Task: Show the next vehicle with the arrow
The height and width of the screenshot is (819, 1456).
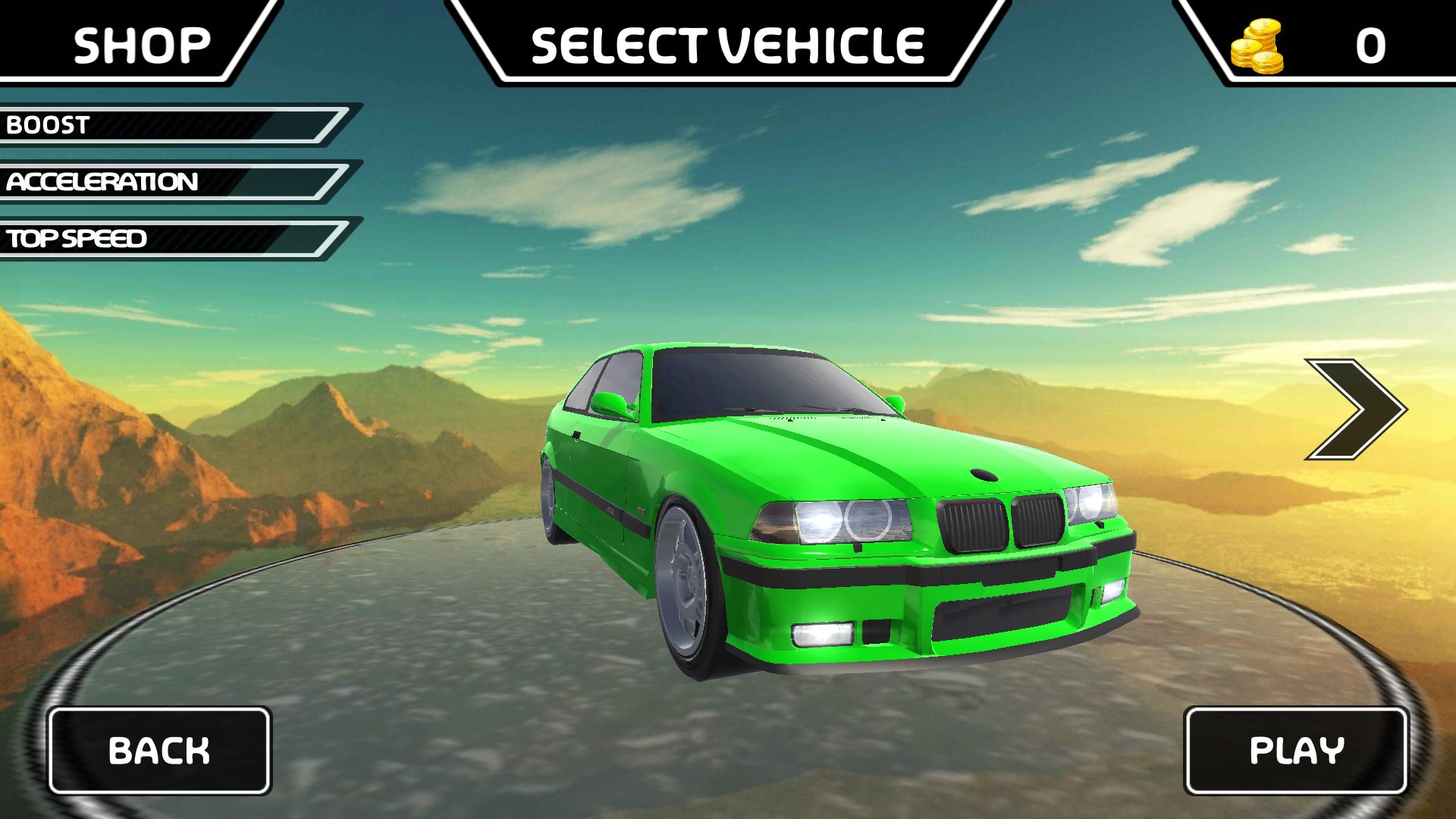Action: [x=1354, y=409]
